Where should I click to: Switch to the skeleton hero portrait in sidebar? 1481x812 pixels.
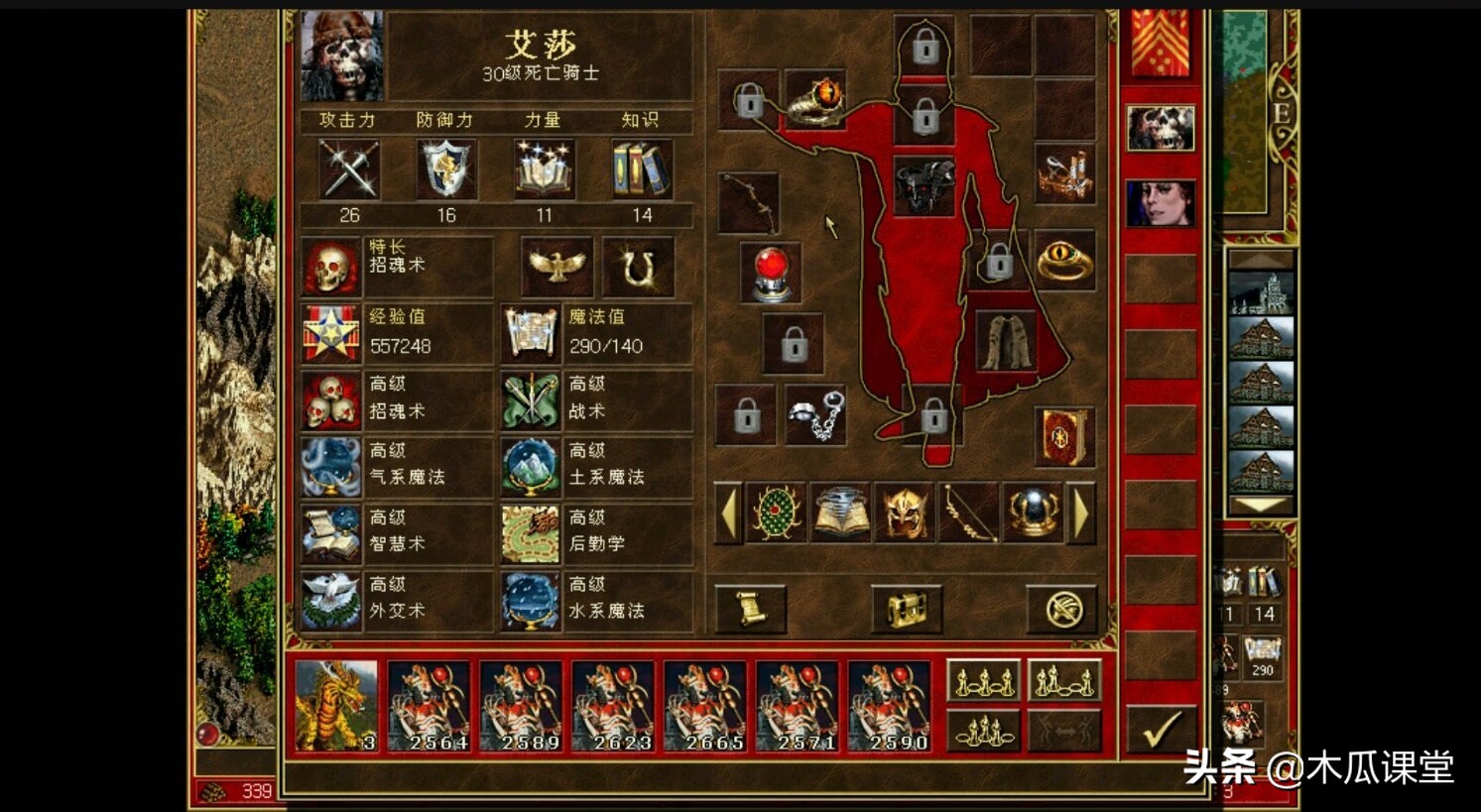tap(1161, 129)
